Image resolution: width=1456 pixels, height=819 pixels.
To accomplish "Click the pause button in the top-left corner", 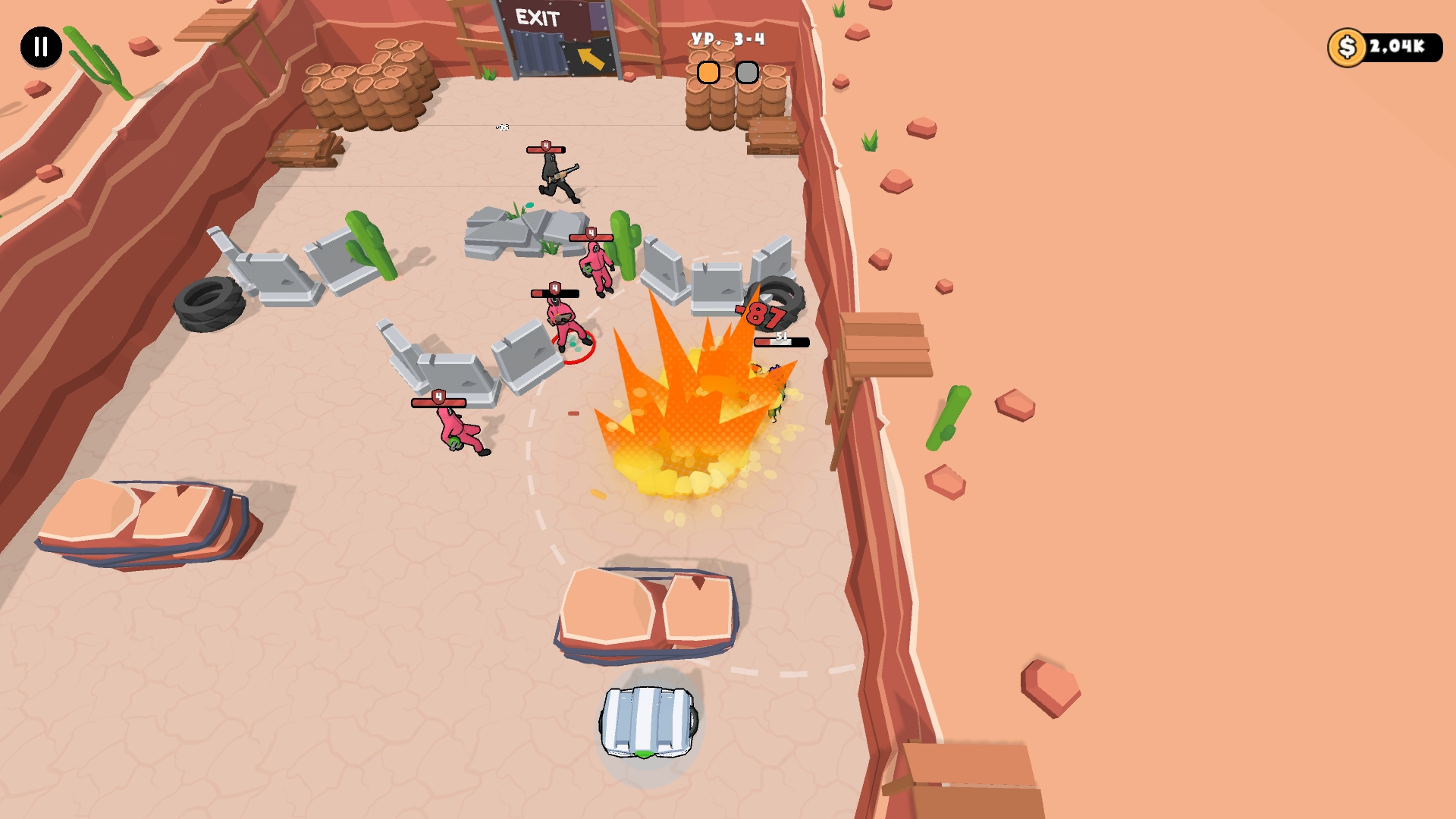I will coord(40,47).
